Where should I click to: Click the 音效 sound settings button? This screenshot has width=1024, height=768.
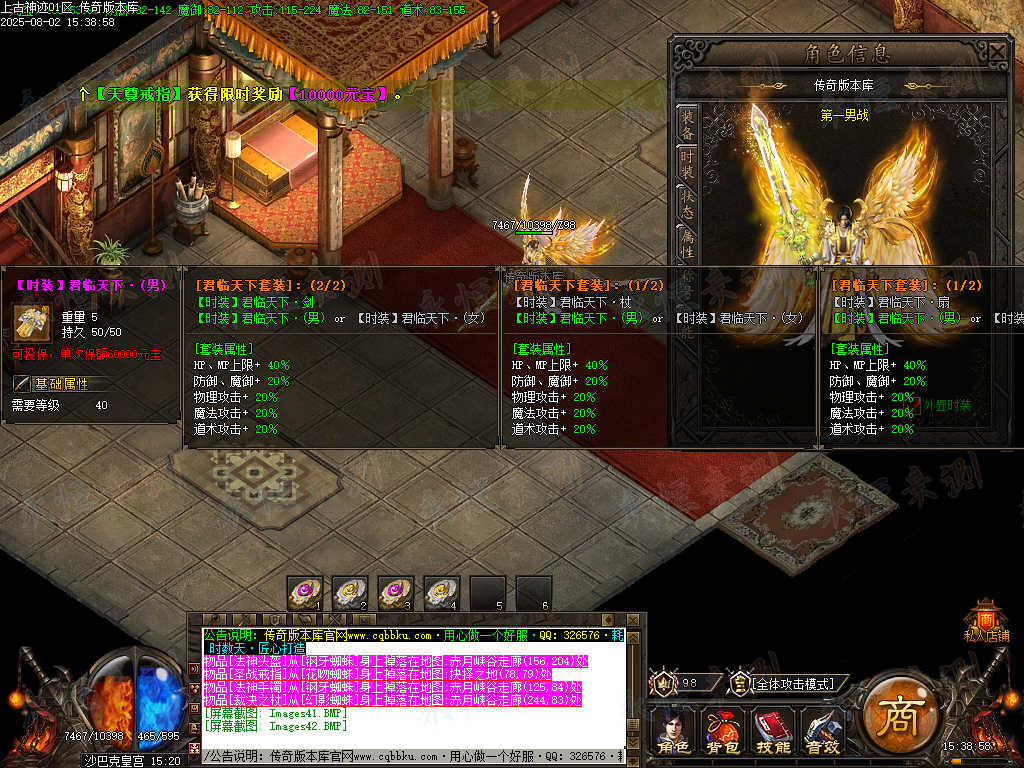point(822,731)
